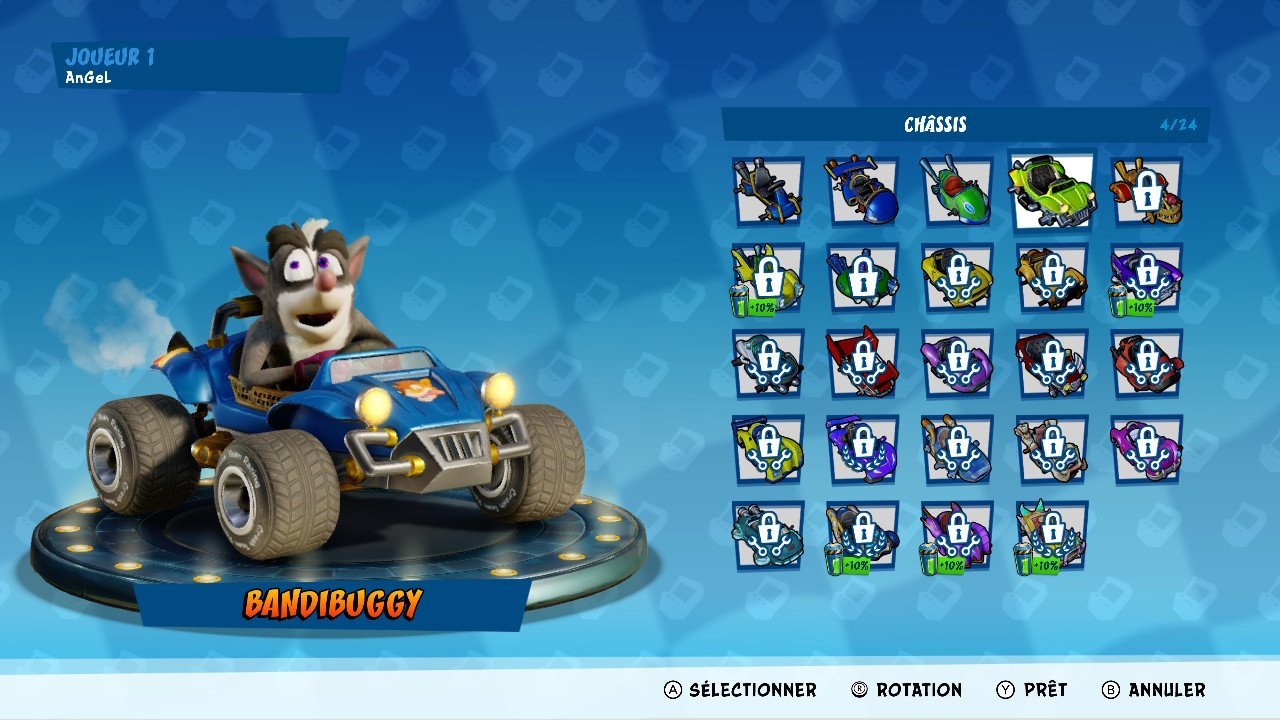Image resolution: width=1280 pixels, height=720 pixels.
Task: Confirm with the Prêt option
Action: (x=1032, y=690)
